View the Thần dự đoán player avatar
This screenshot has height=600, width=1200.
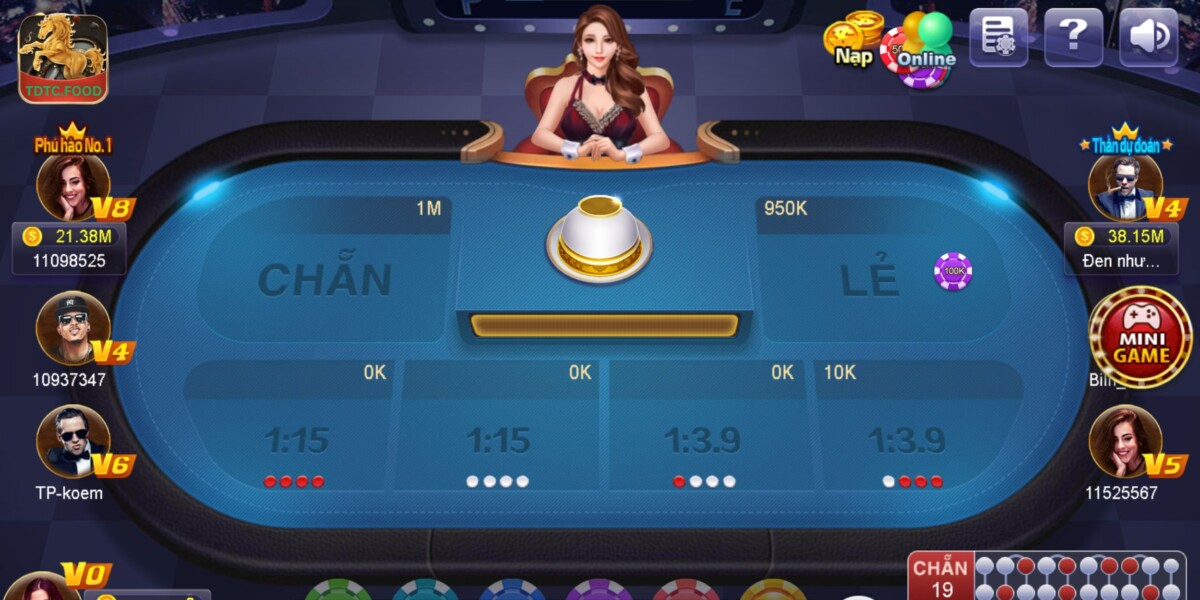tap(1125, 187)
